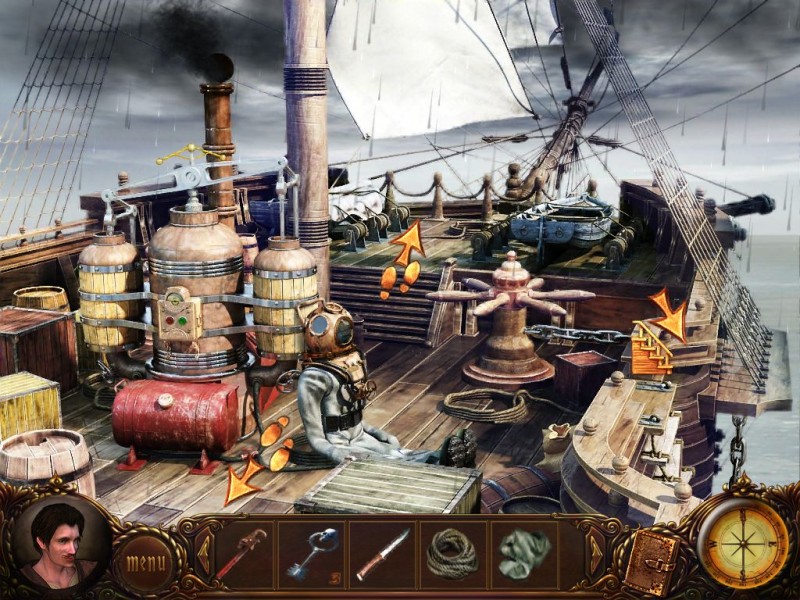Select the pipe wrench in inventory
Image resolution: width=800 pixels, height=600 pixels.
(x=241, y=553)
